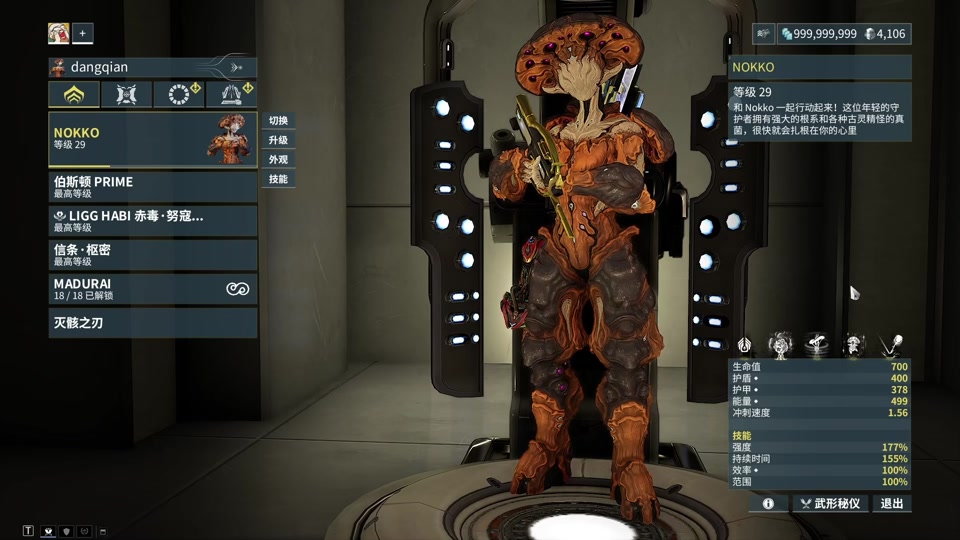Click the info icon button
The height and width of the screenshot is (540, 960).
pyautogui.click(x=768, y=504)
